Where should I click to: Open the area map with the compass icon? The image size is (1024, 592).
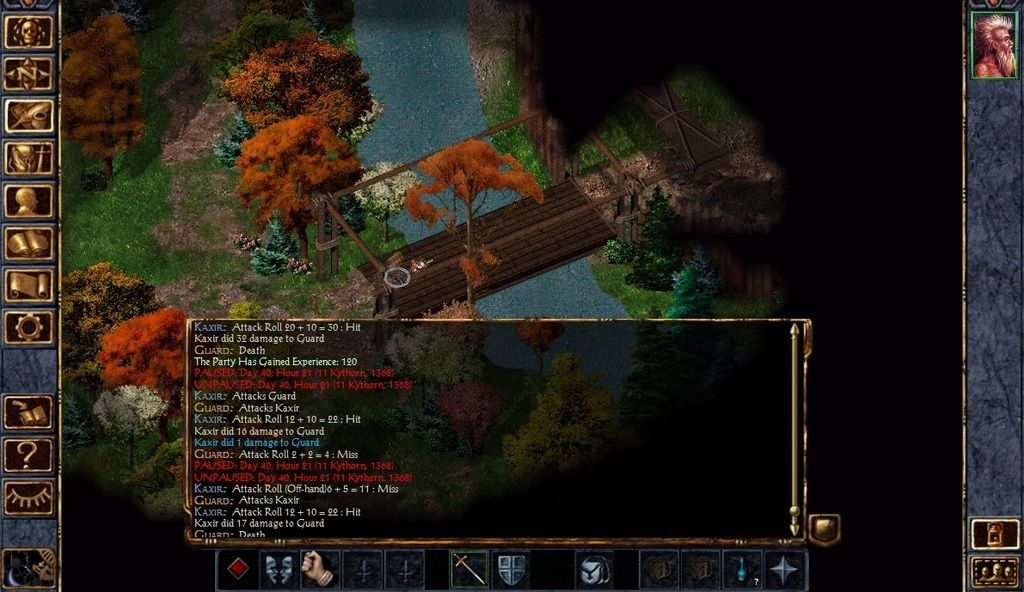29,73
